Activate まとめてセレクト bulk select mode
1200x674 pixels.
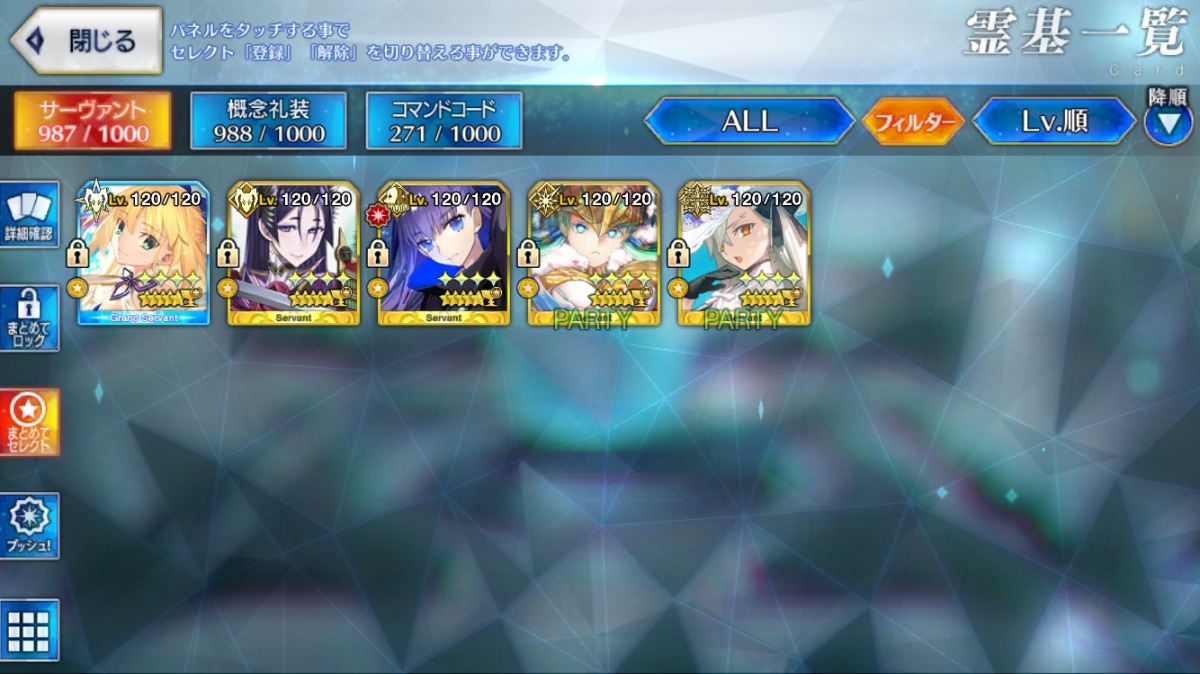coord(29,422)
